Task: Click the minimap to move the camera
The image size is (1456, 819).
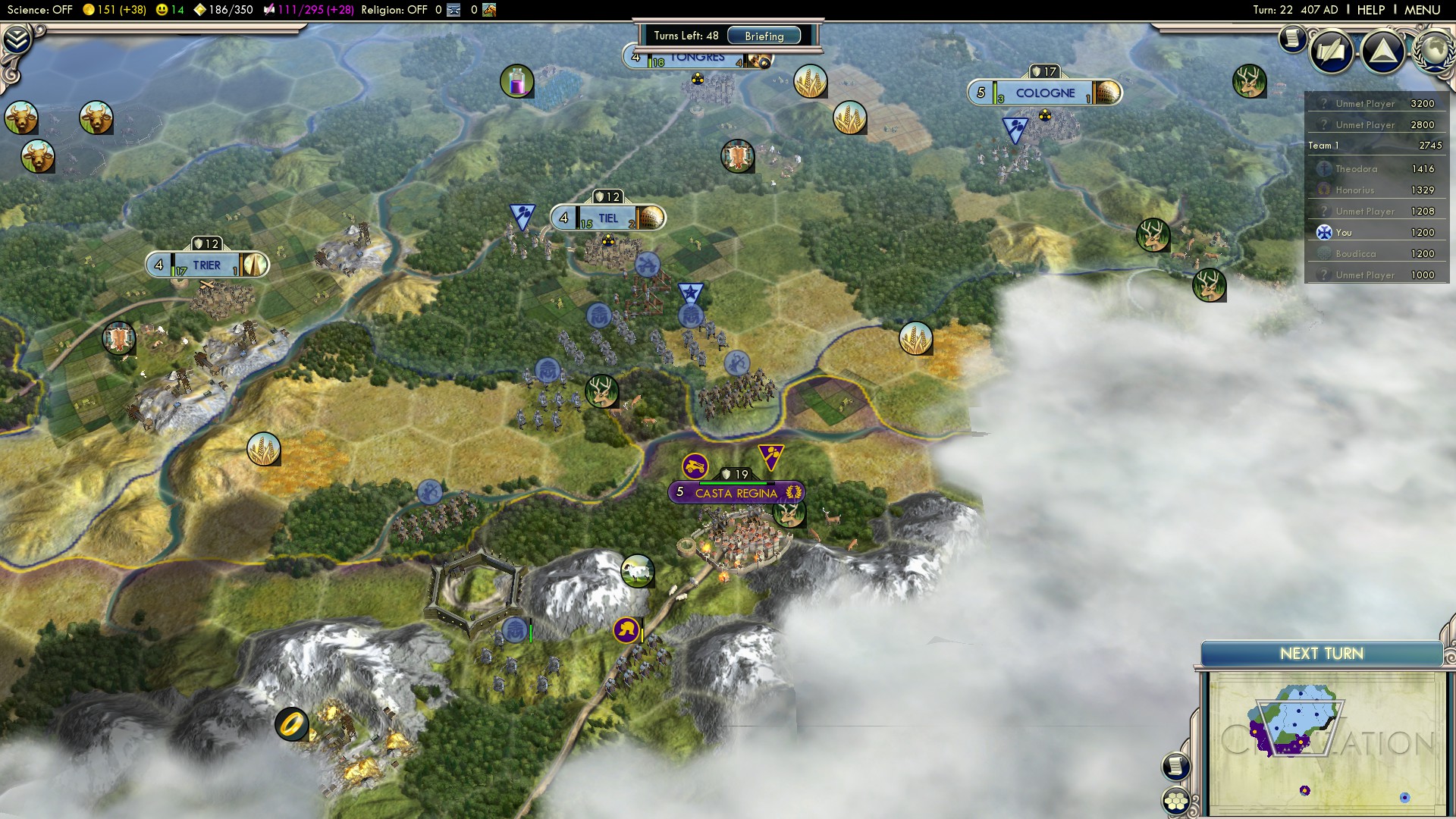Action: tap(1323, 743)
